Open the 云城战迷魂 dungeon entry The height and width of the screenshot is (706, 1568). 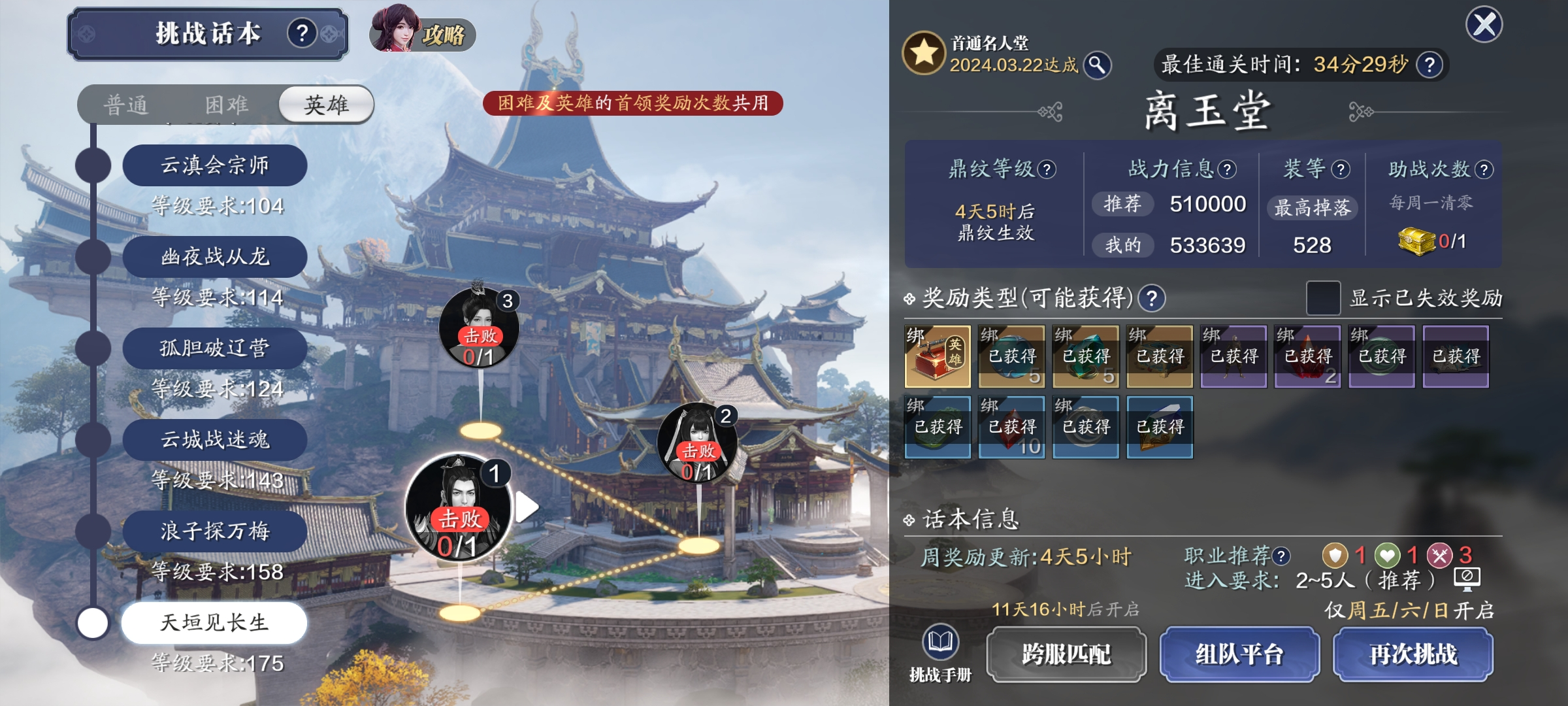214,440
